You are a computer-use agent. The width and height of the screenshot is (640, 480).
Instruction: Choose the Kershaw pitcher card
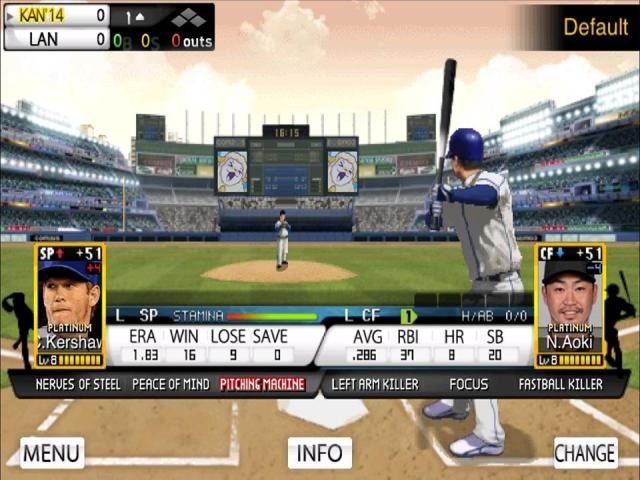[x=70, y=305]
